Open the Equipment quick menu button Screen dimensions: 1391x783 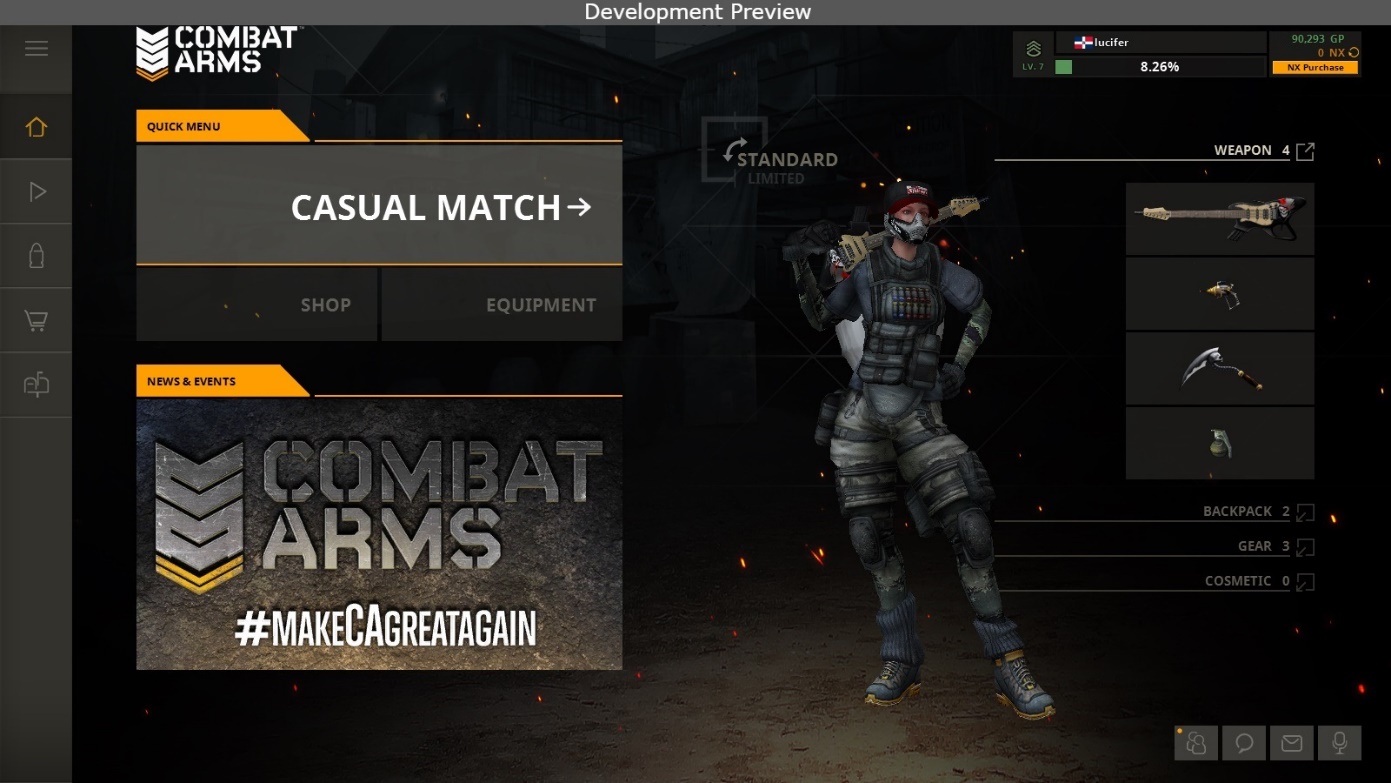[x=502, y=305]
